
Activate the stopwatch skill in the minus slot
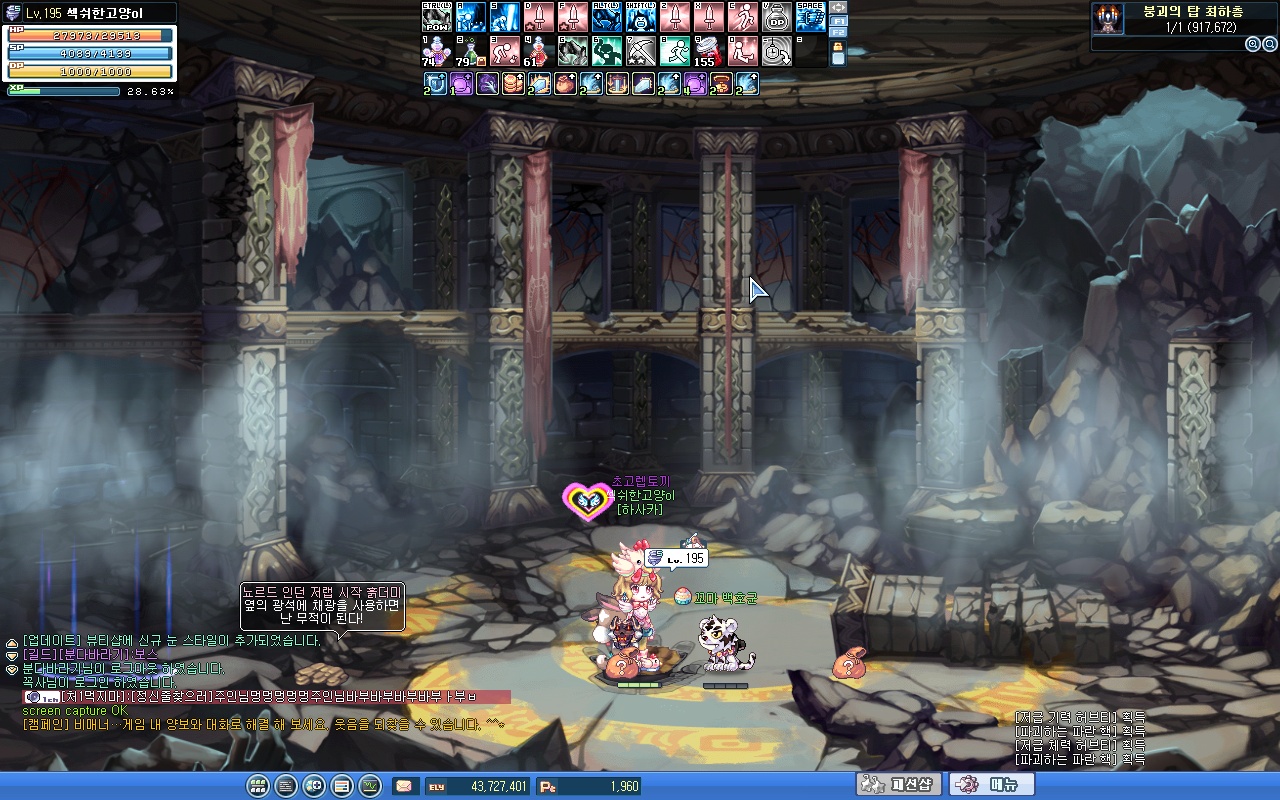click(x=777, y=51)
